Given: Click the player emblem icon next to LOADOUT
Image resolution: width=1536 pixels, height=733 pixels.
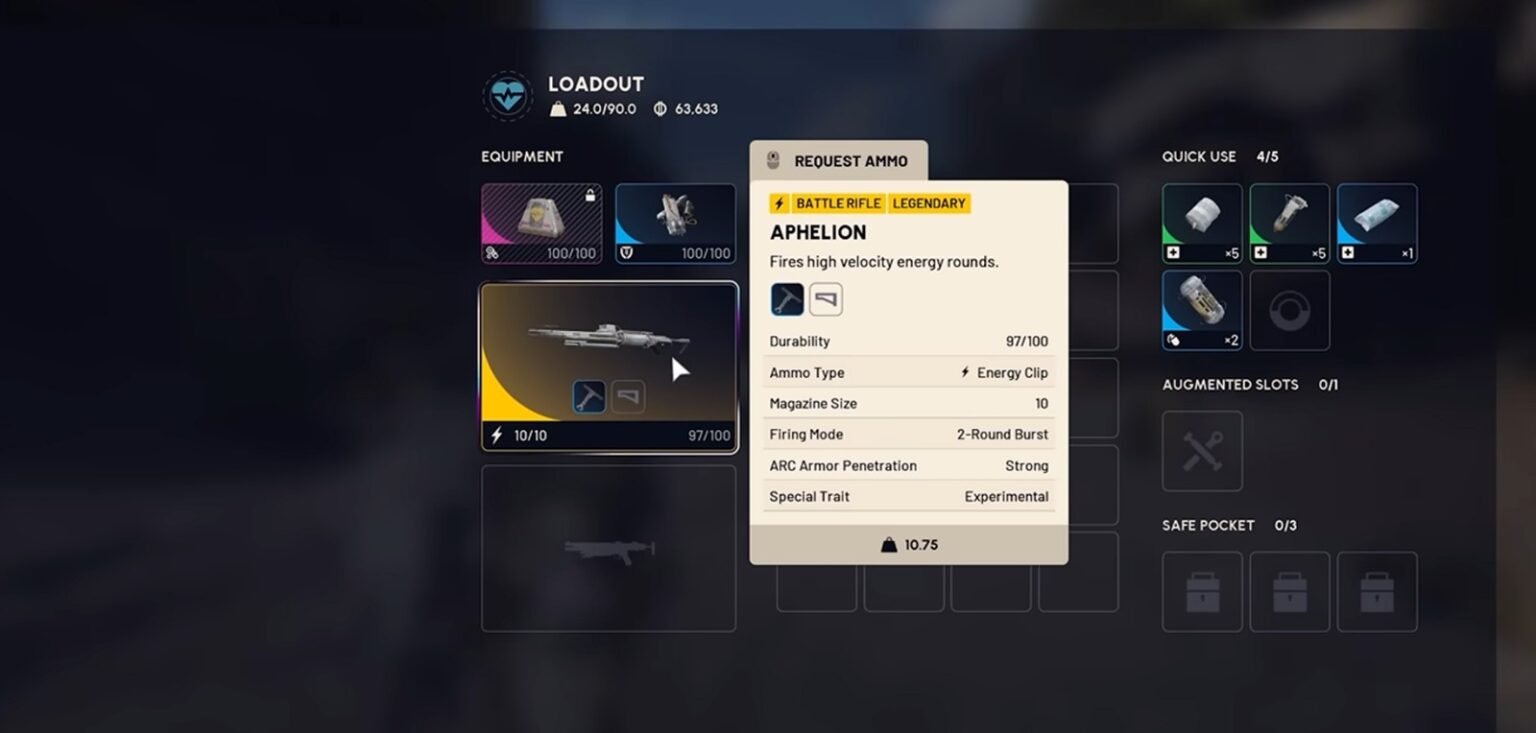Looking at the screenshot, I should 508,95.
